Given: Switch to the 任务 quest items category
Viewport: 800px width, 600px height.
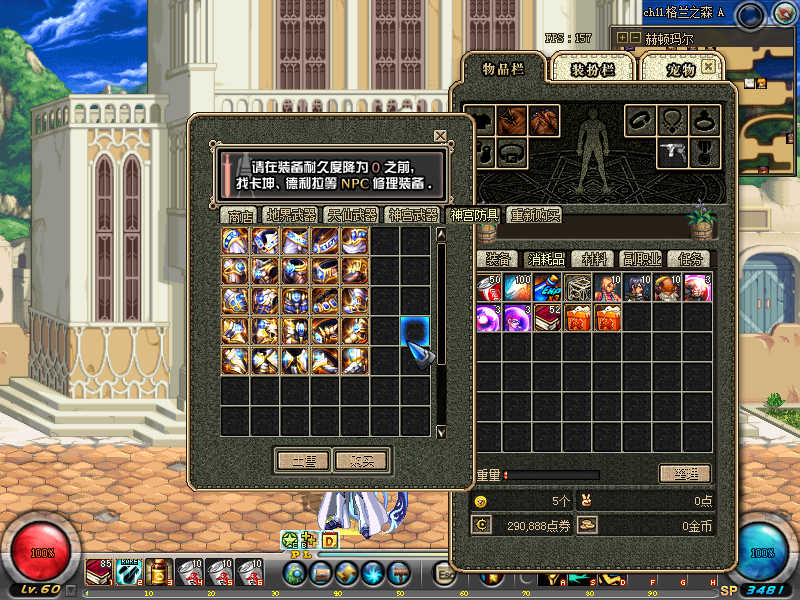Looking at the screenshot, I should click(689, 258).
